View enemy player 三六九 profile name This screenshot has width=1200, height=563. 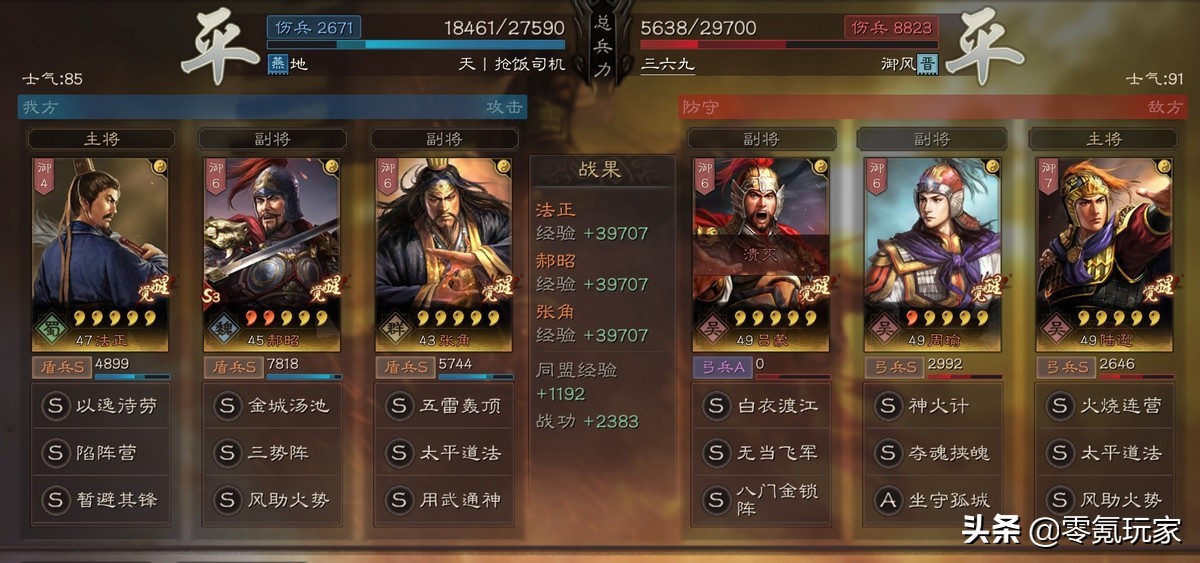click(667, 64)
